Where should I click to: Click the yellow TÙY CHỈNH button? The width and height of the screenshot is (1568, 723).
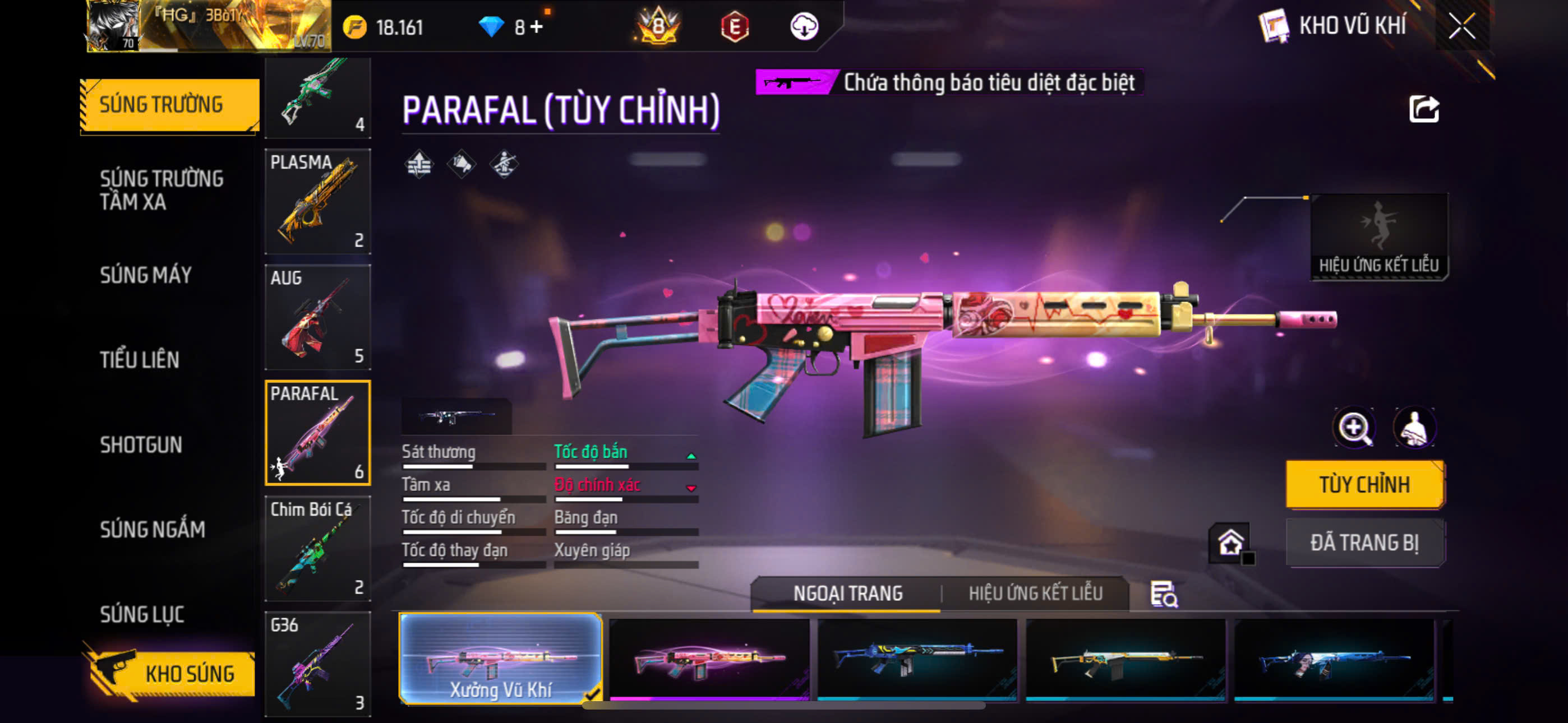[x=1364, y=484]
